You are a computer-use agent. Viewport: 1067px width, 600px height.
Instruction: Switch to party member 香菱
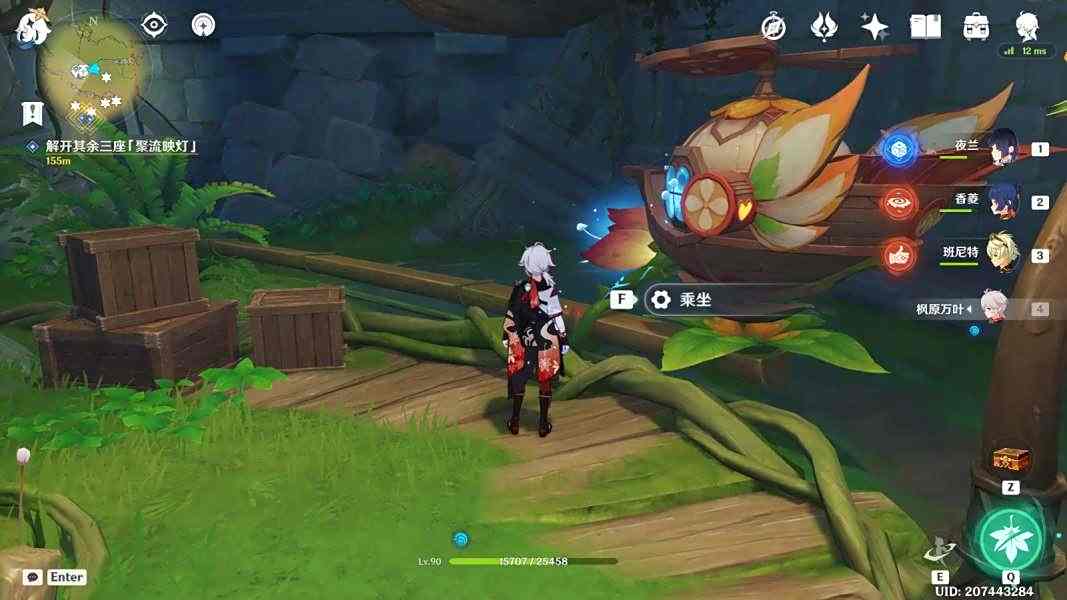[x=1002, y=200]
